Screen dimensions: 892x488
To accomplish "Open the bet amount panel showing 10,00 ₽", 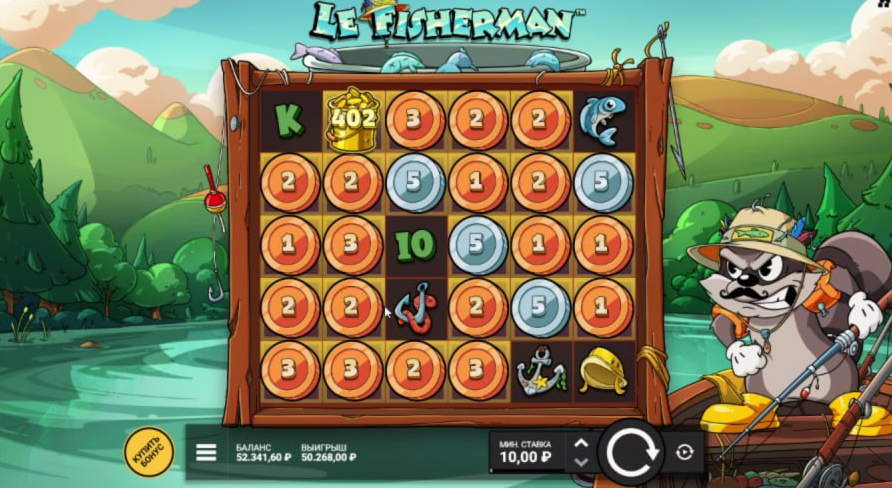I will 526,452.
